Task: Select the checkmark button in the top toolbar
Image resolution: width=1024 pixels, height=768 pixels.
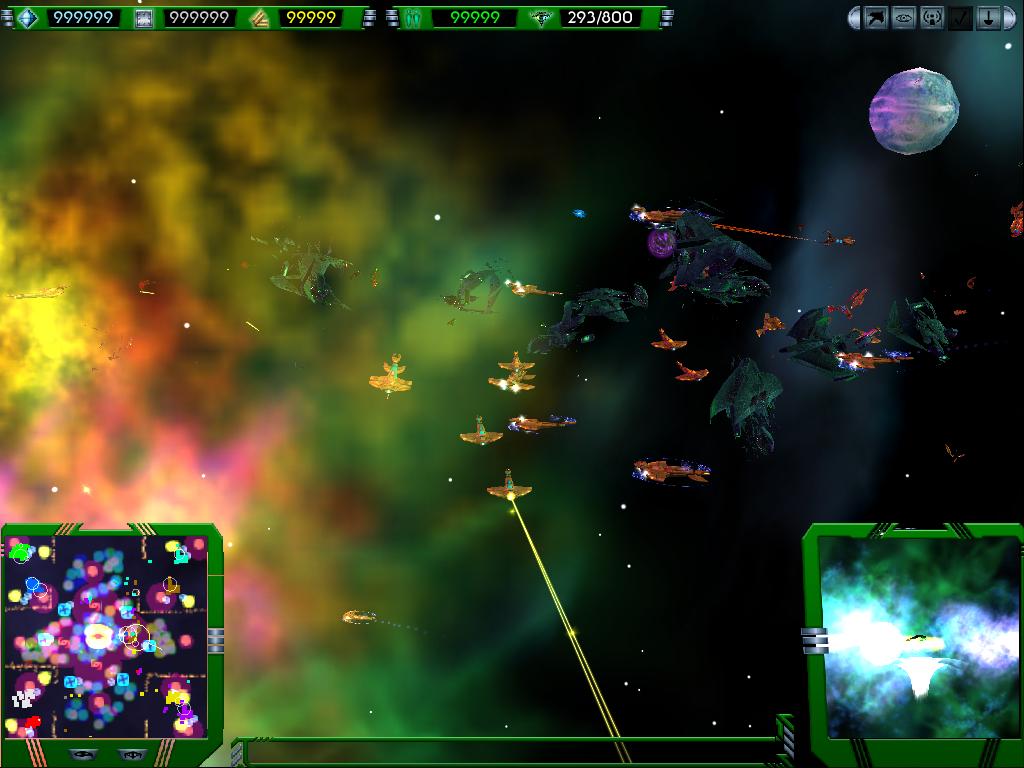Action: (x=960, y=18)
